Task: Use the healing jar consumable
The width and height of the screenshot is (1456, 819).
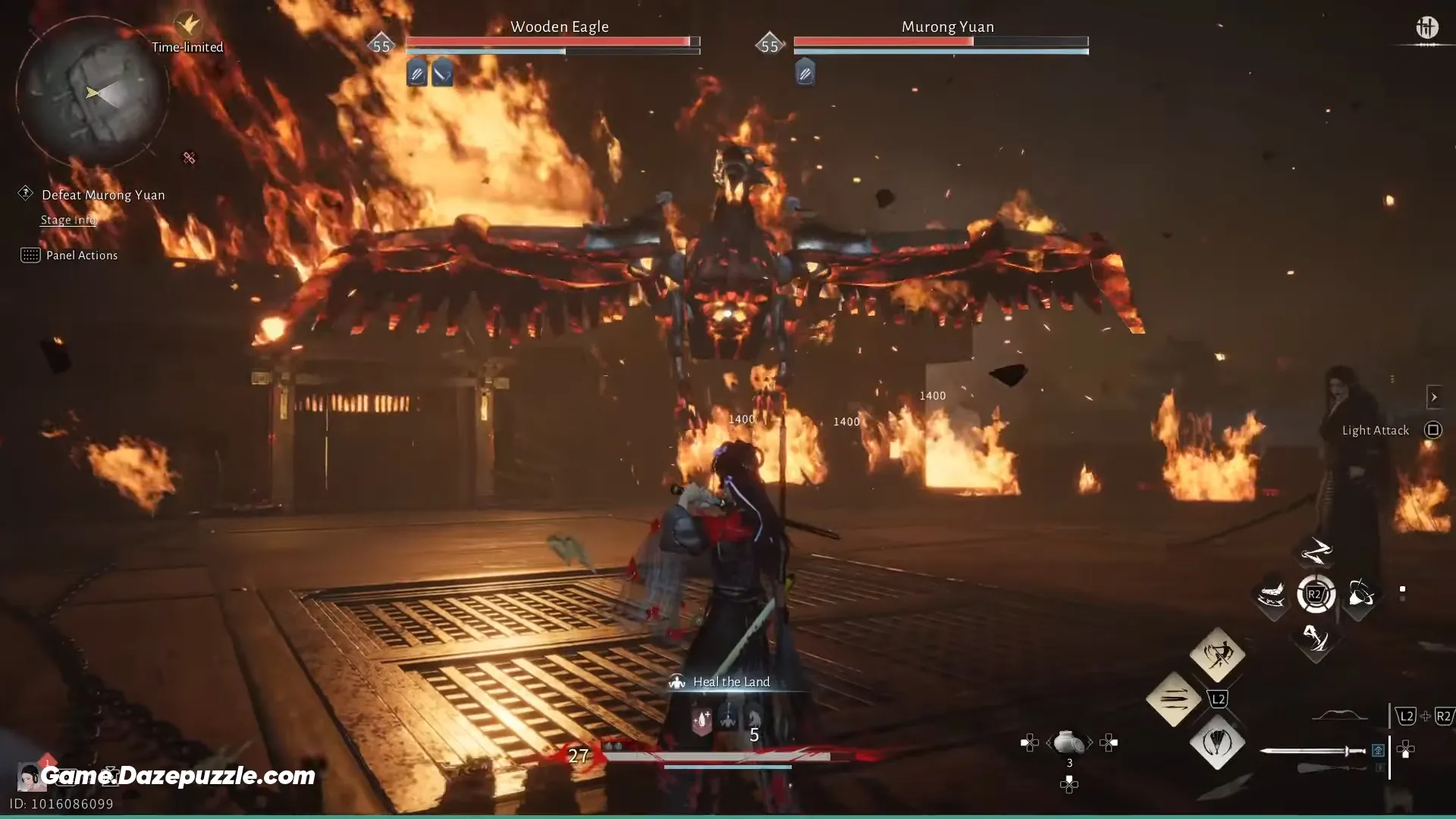Action: [1068, 742]
